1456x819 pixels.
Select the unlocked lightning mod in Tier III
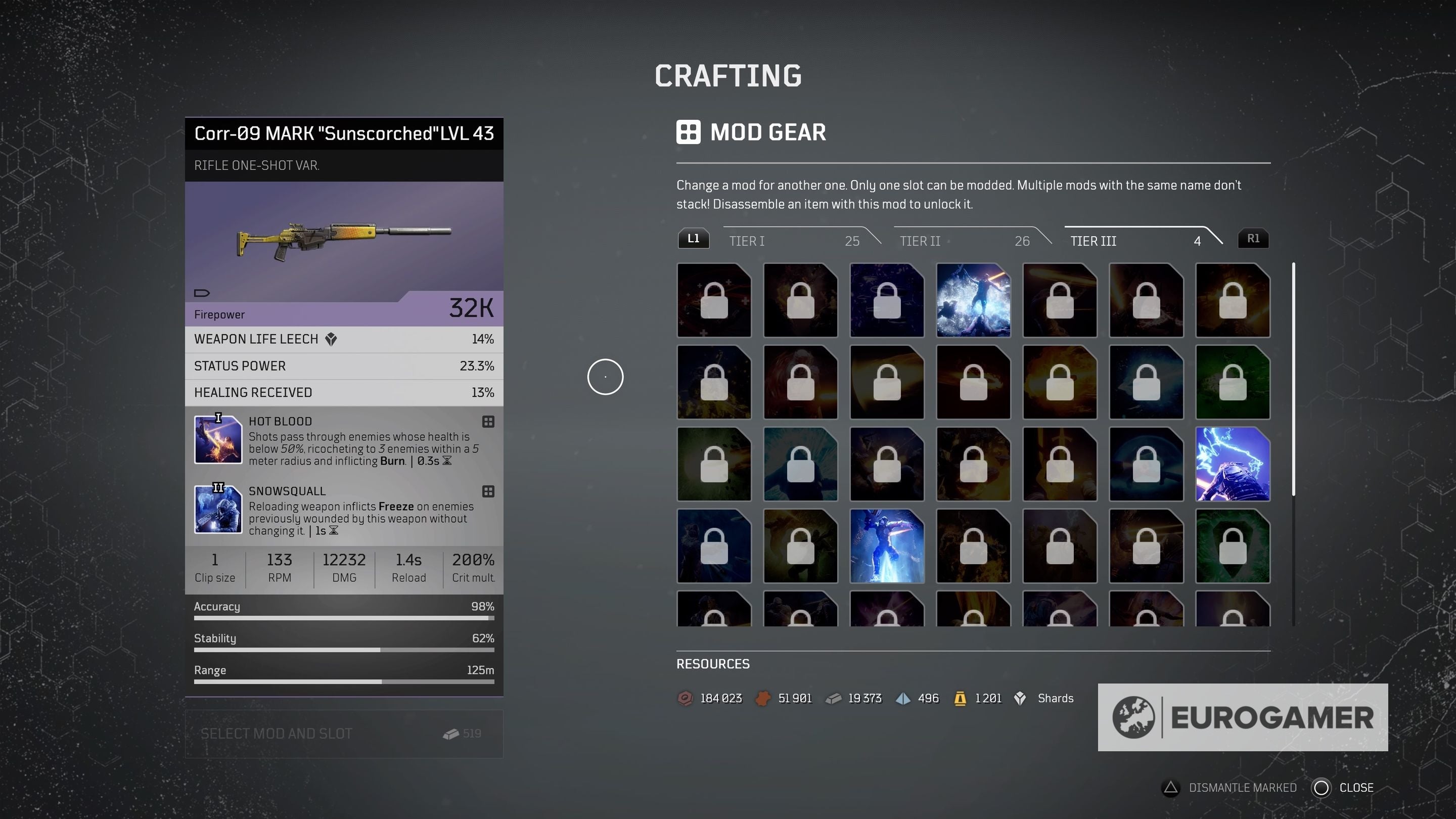coord(1233,464)
